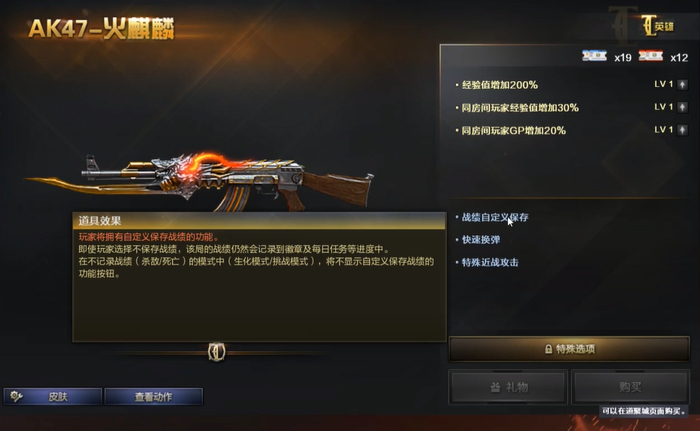Image resolution: width=700 pixels, height=431 pixels.
Task: Click the 礼物 gift button
Action: 508,387
